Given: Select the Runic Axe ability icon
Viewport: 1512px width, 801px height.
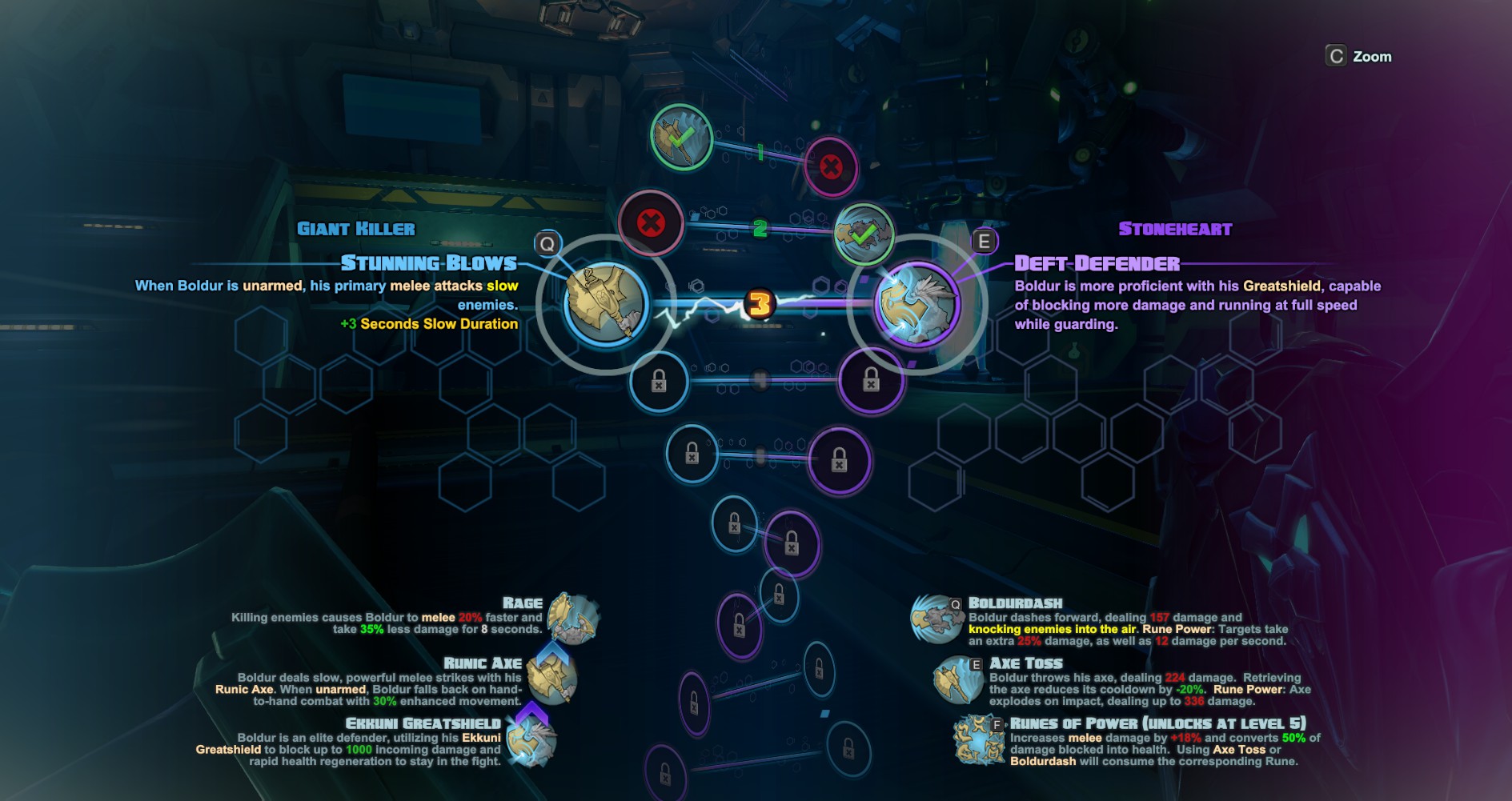Looking at the screenshot, I should pyautogui.click(x=551, y=679).
